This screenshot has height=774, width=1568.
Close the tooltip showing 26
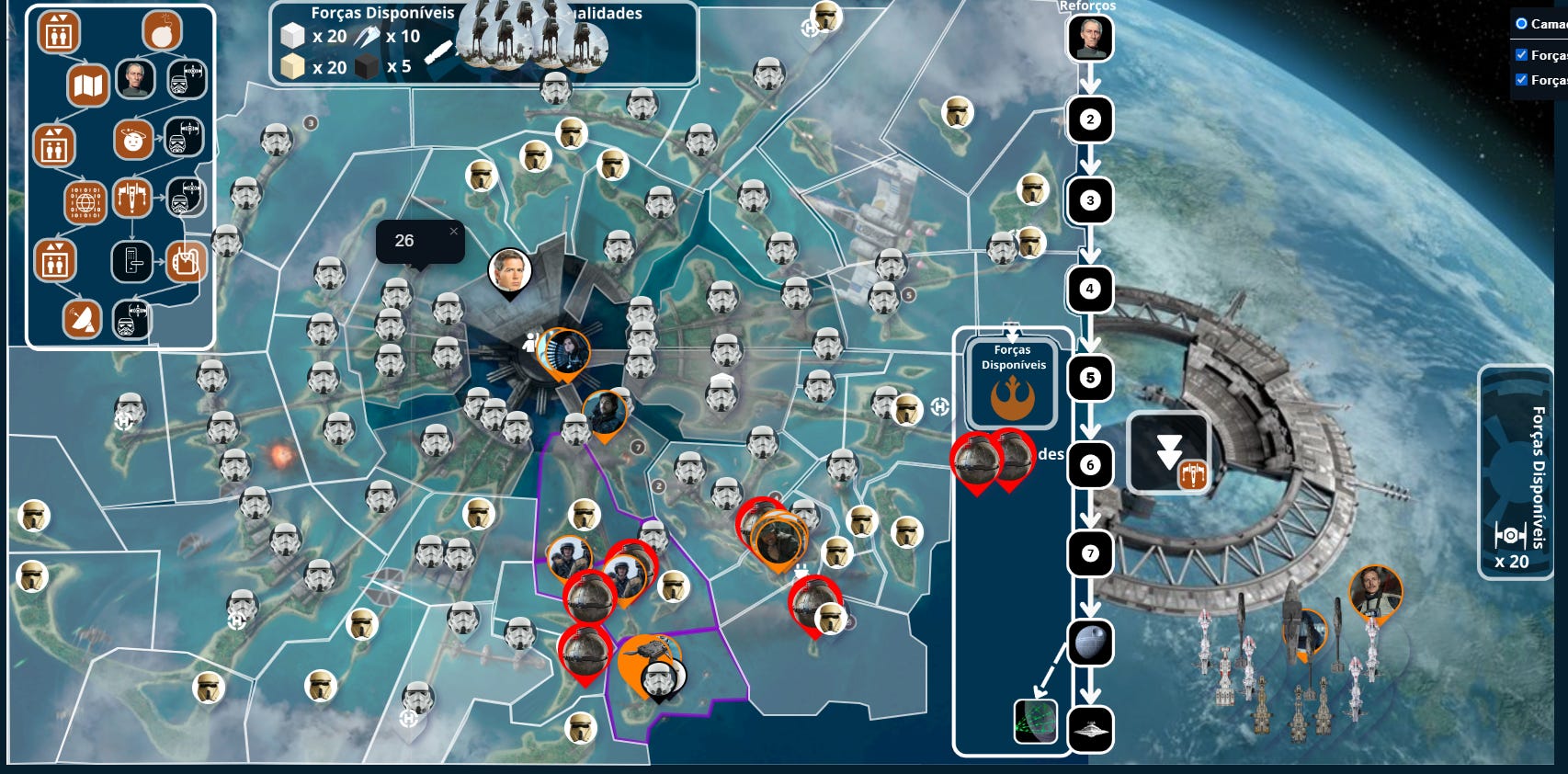(452, 233)
